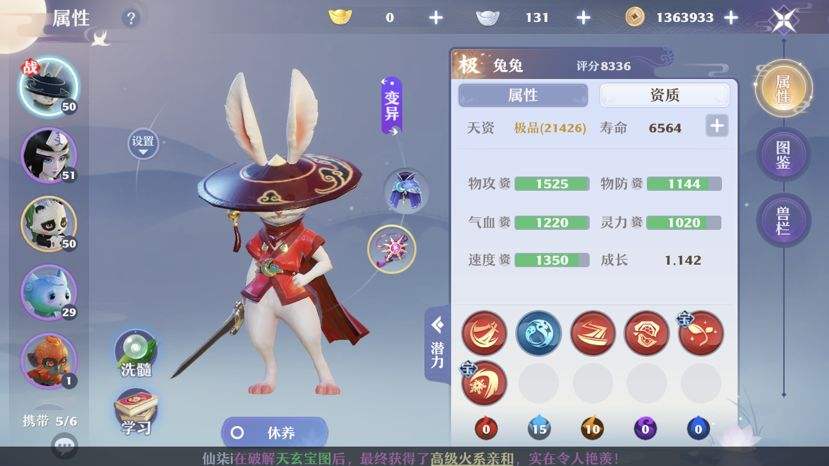
Task: Add more copper coins with plus button
Action: (731, 17)
